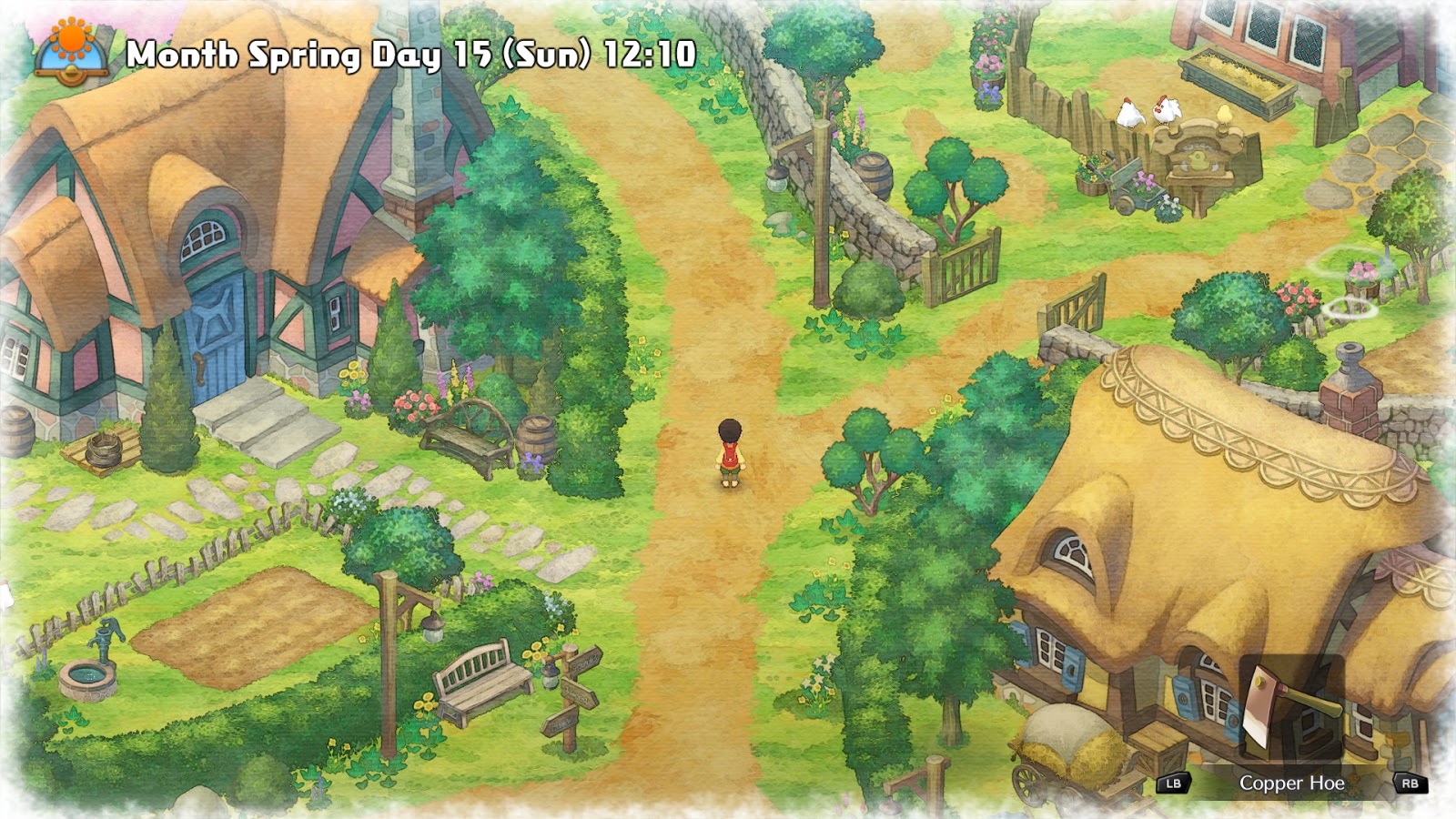Click a white chicken in the coop pen
The image size is (1456, 819).
tap(1128, 114)
